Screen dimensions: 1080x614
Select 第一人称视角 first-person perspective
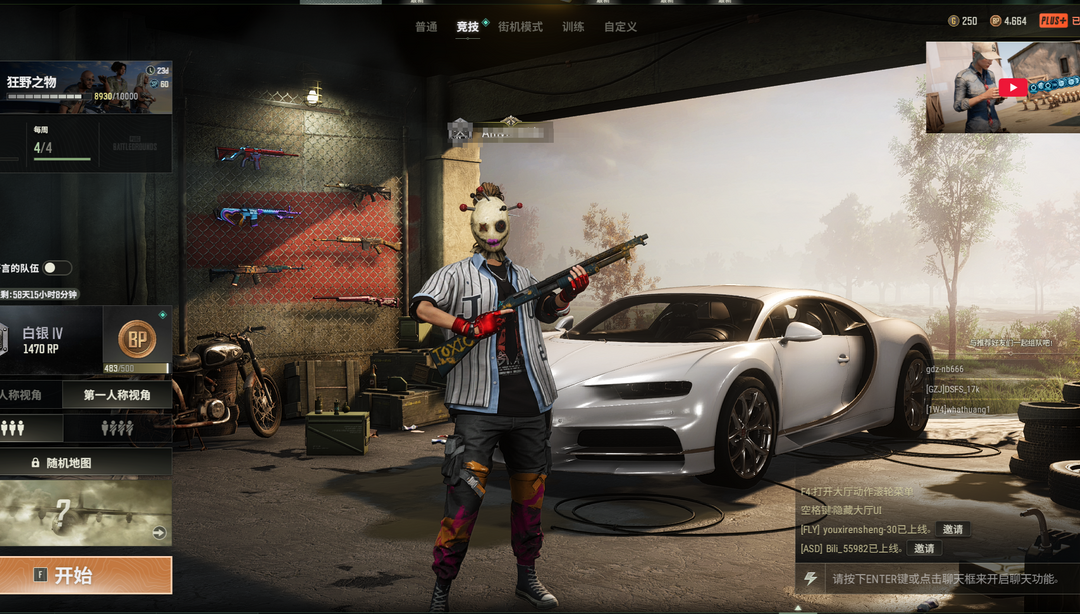pos(117,395)
